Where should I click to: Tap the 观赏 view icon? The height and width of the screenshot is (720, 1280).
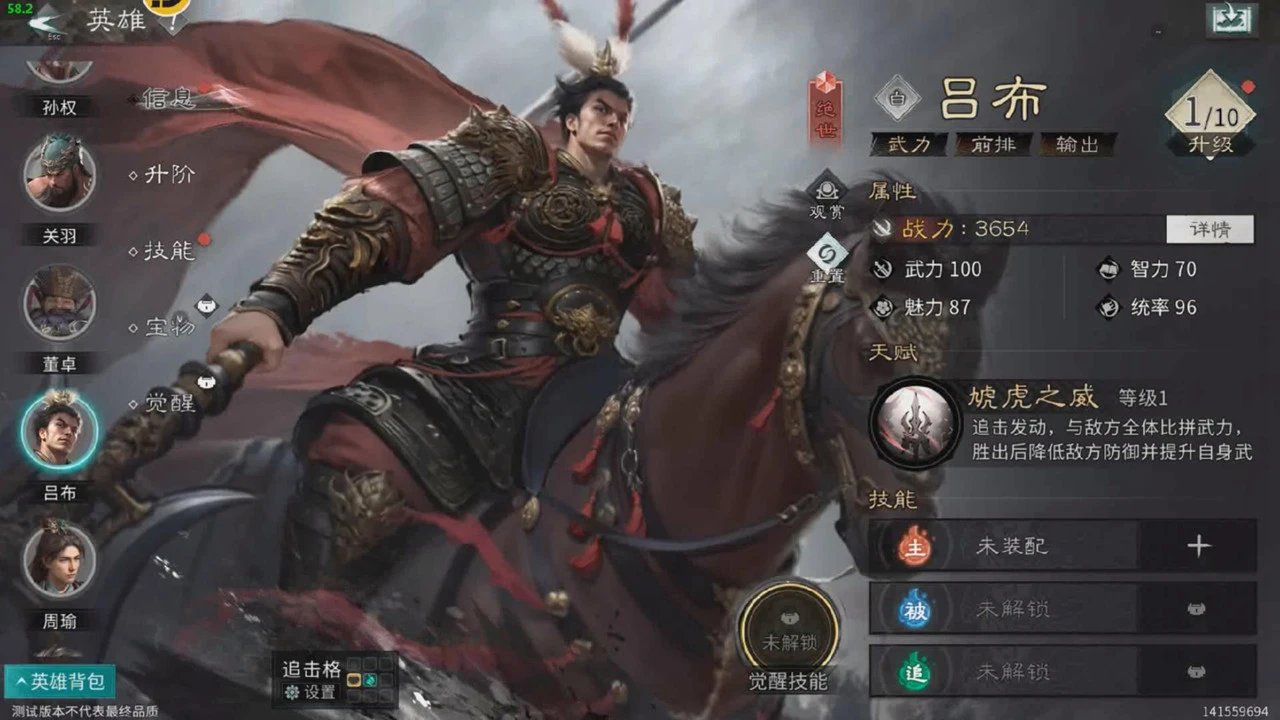pos(827,193)
